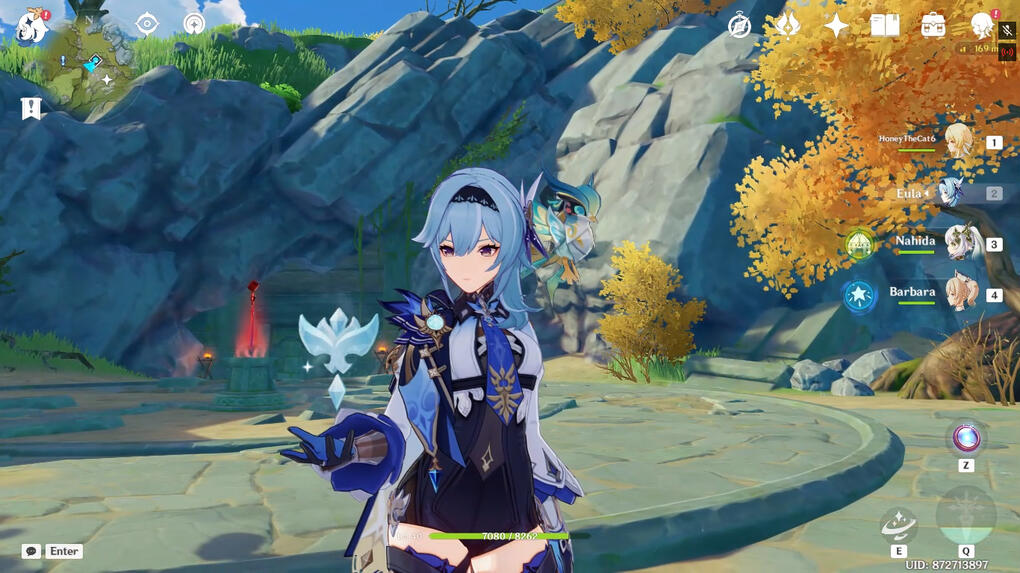Toggle the muted microphone button
Image resolution: width=1020 pixels, height=573 pixels.
point(1006,31)
